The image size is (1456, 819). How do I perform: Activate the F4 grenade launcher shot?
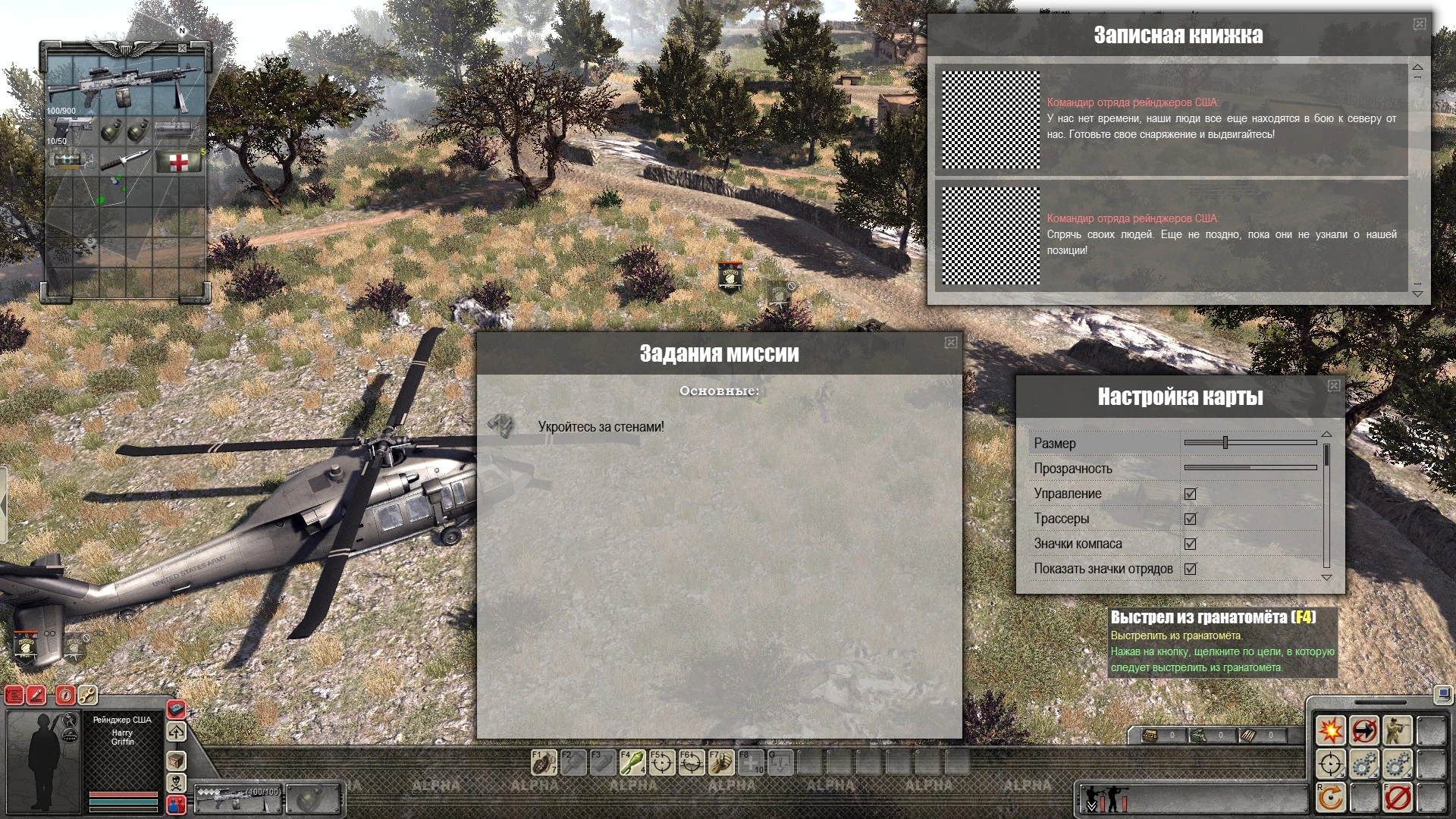632,763
